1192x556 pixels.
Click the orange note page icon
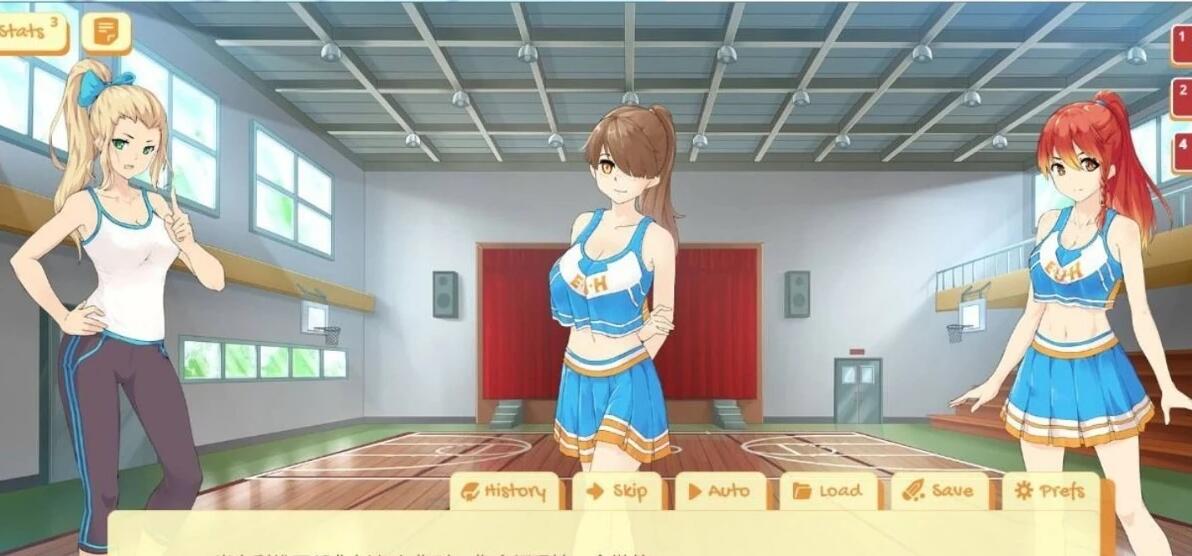click(105, 32)
